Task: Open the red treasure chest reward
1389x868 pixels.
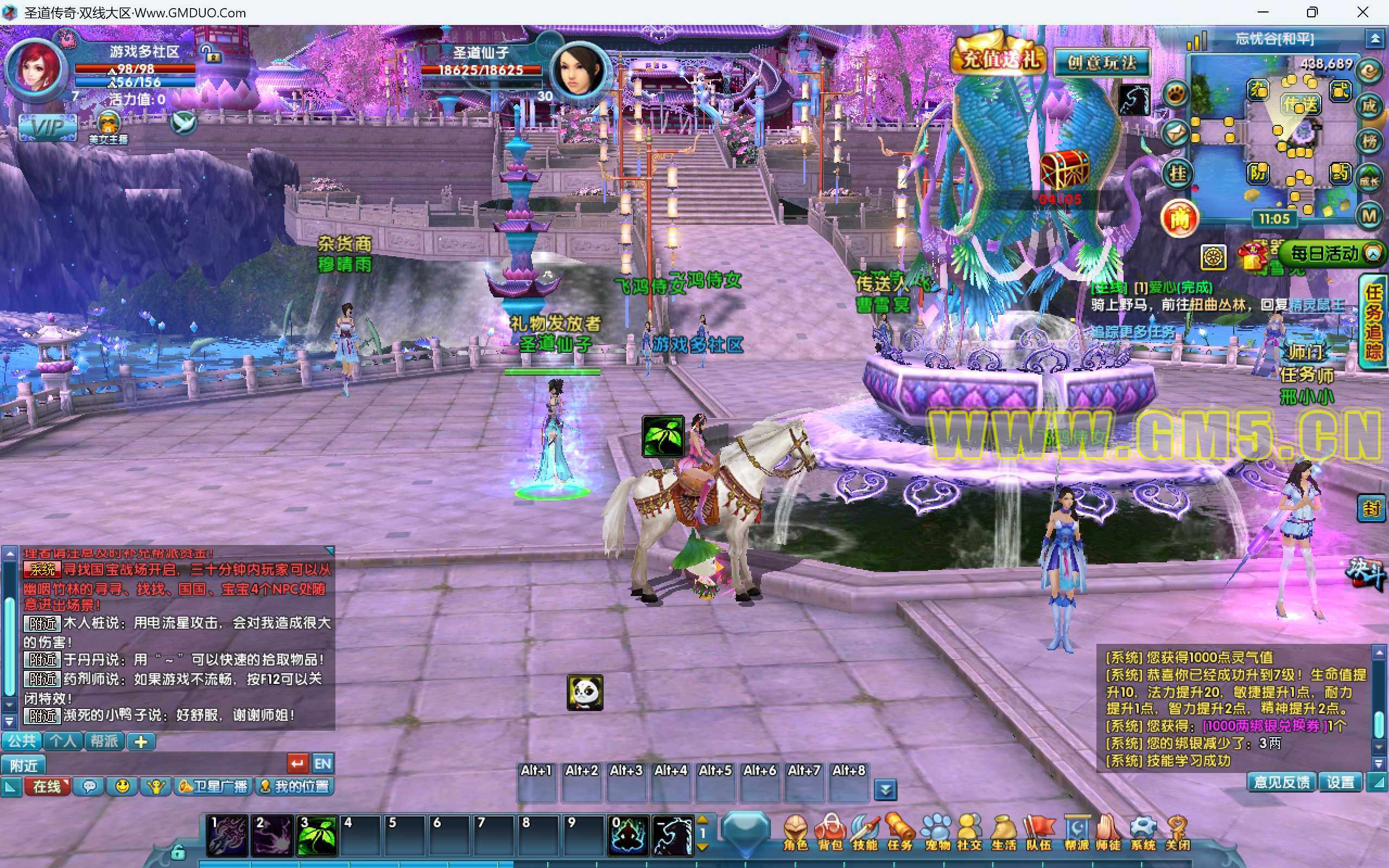Action: (1064, 169)
